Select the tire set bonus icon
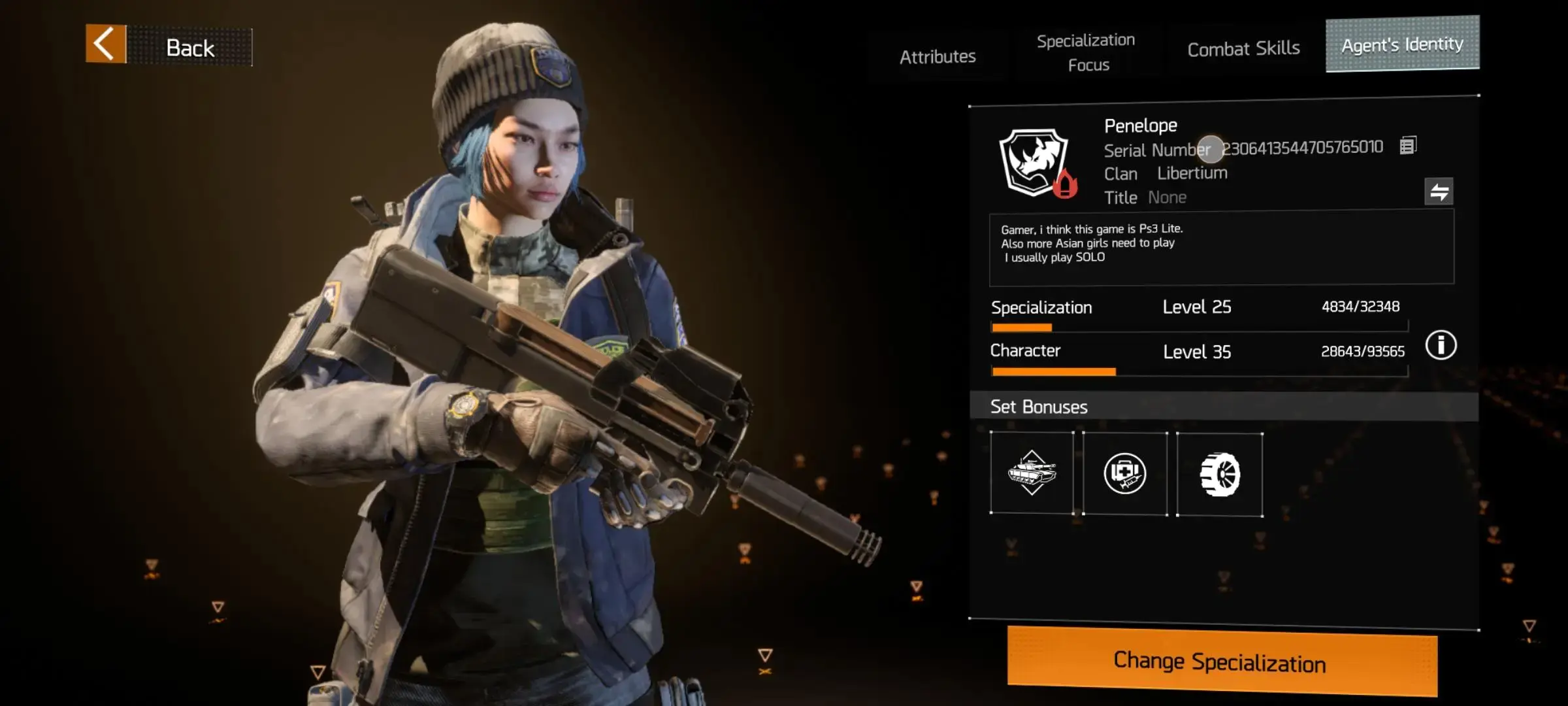This screenshot has width=1568, height=706. [x=1219, y=475]
